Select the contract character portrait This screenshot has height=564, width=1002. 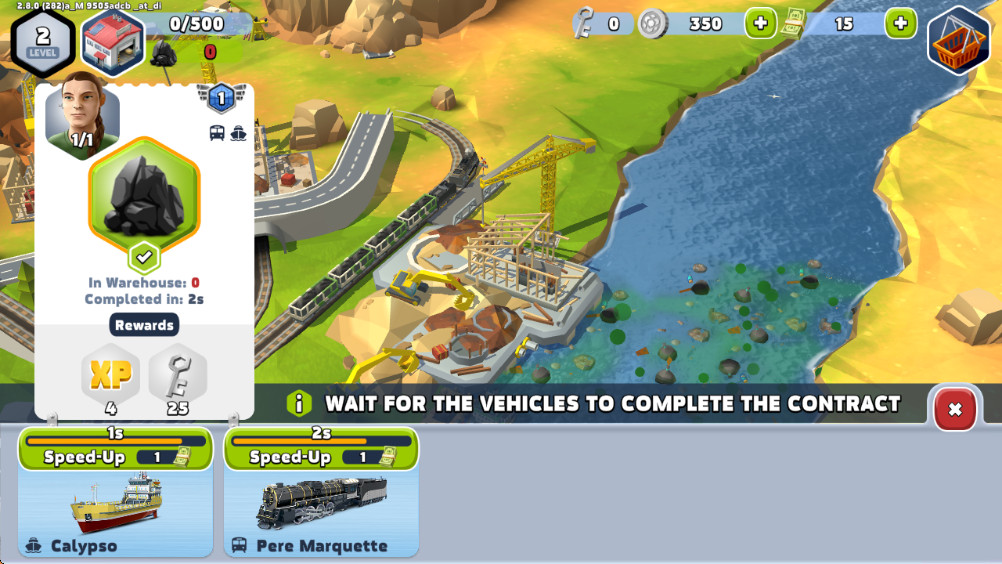[x=82, y=115]
